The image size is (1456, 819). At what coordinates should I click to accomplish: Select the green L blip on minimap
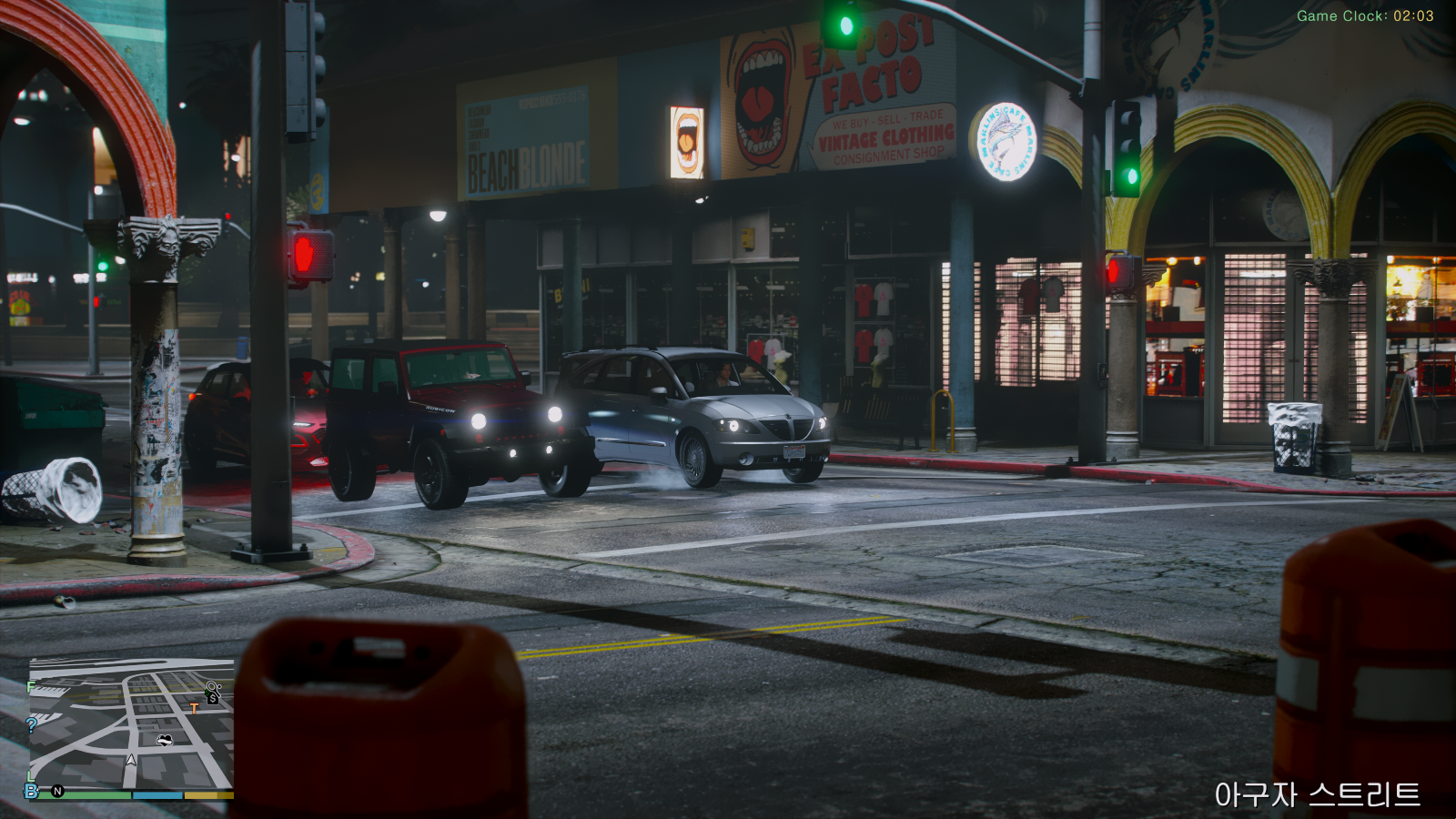click(32, 776)
